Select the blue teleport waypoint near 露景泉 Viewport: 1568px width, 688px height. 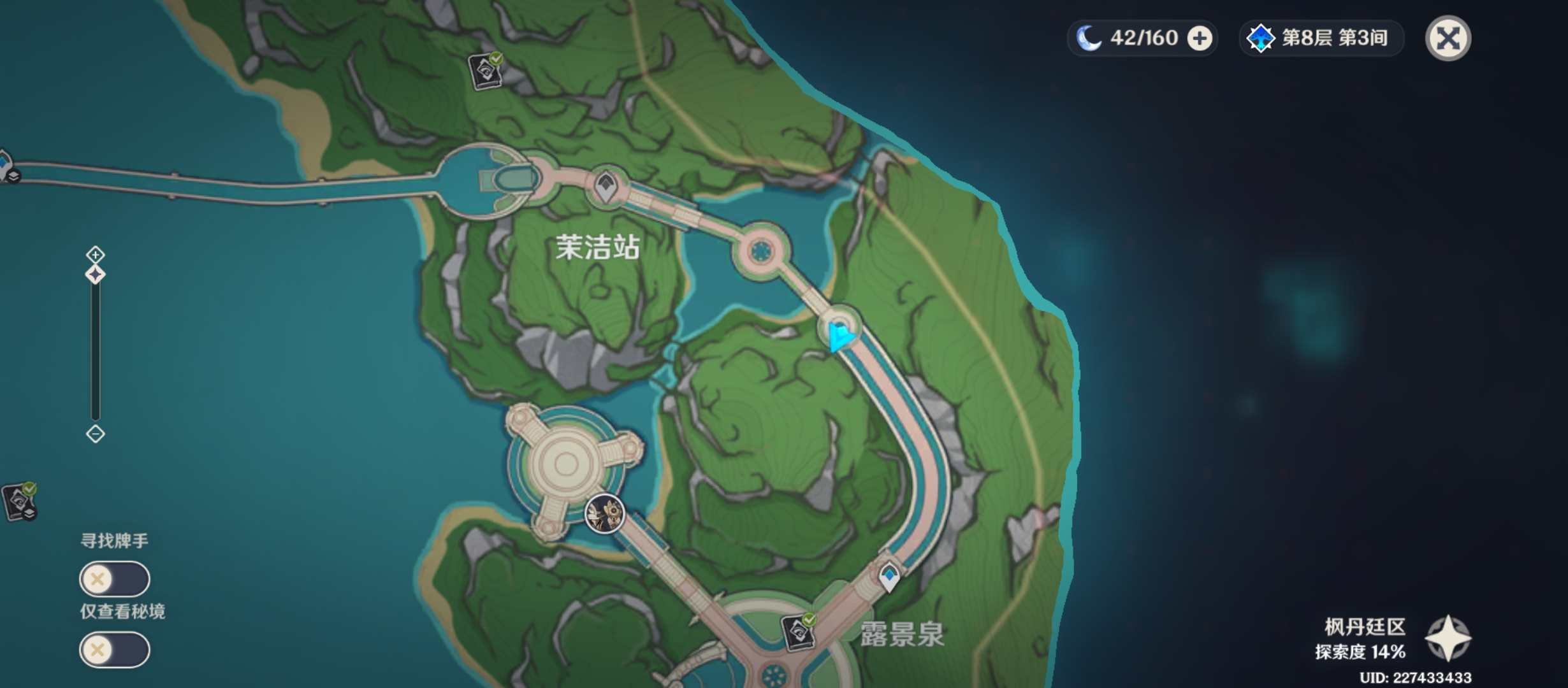pyautogui.click(x=889, y=576)
